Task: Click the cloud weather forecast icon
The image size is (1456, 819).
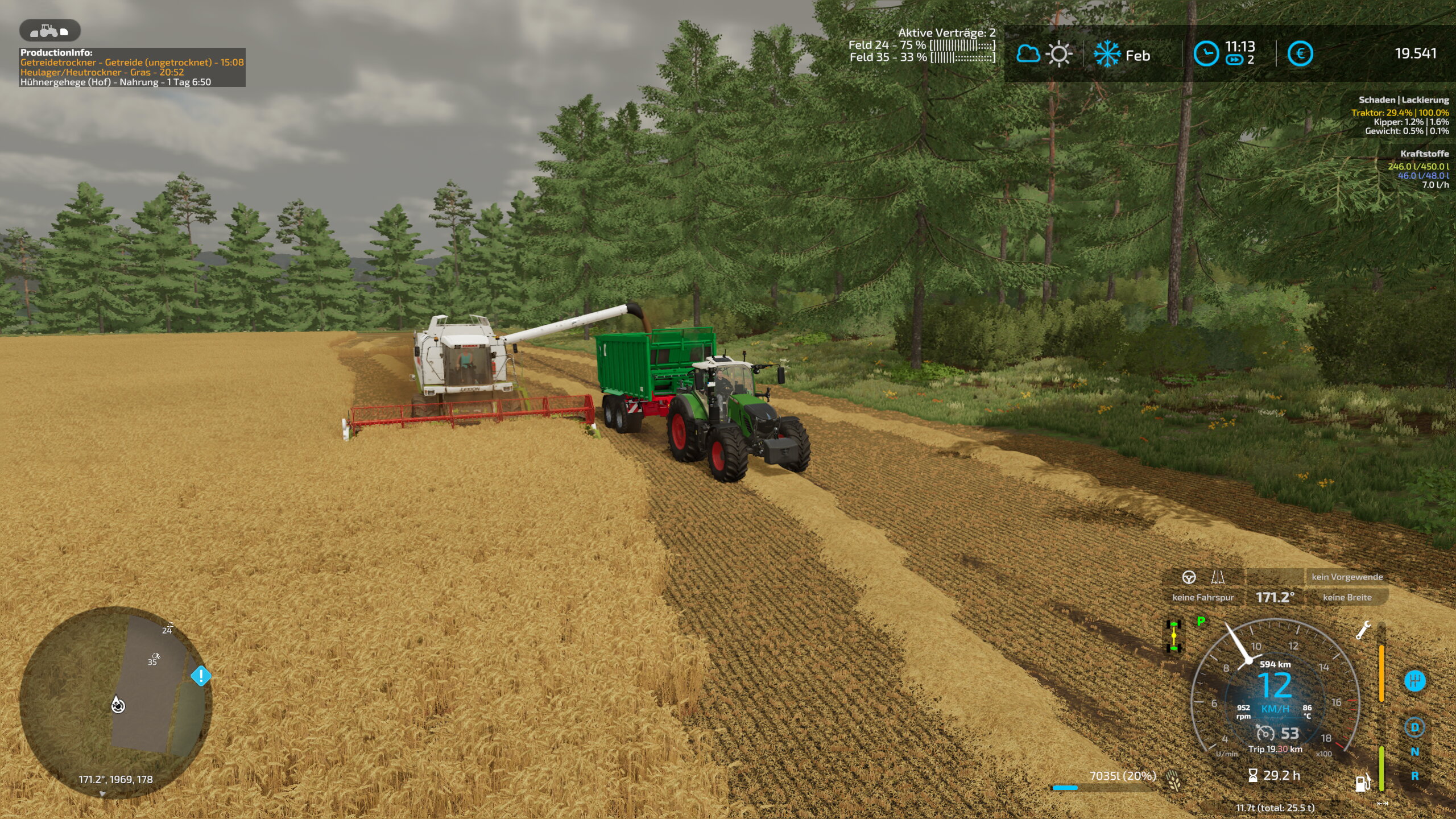Action: tap(1028, 55)
